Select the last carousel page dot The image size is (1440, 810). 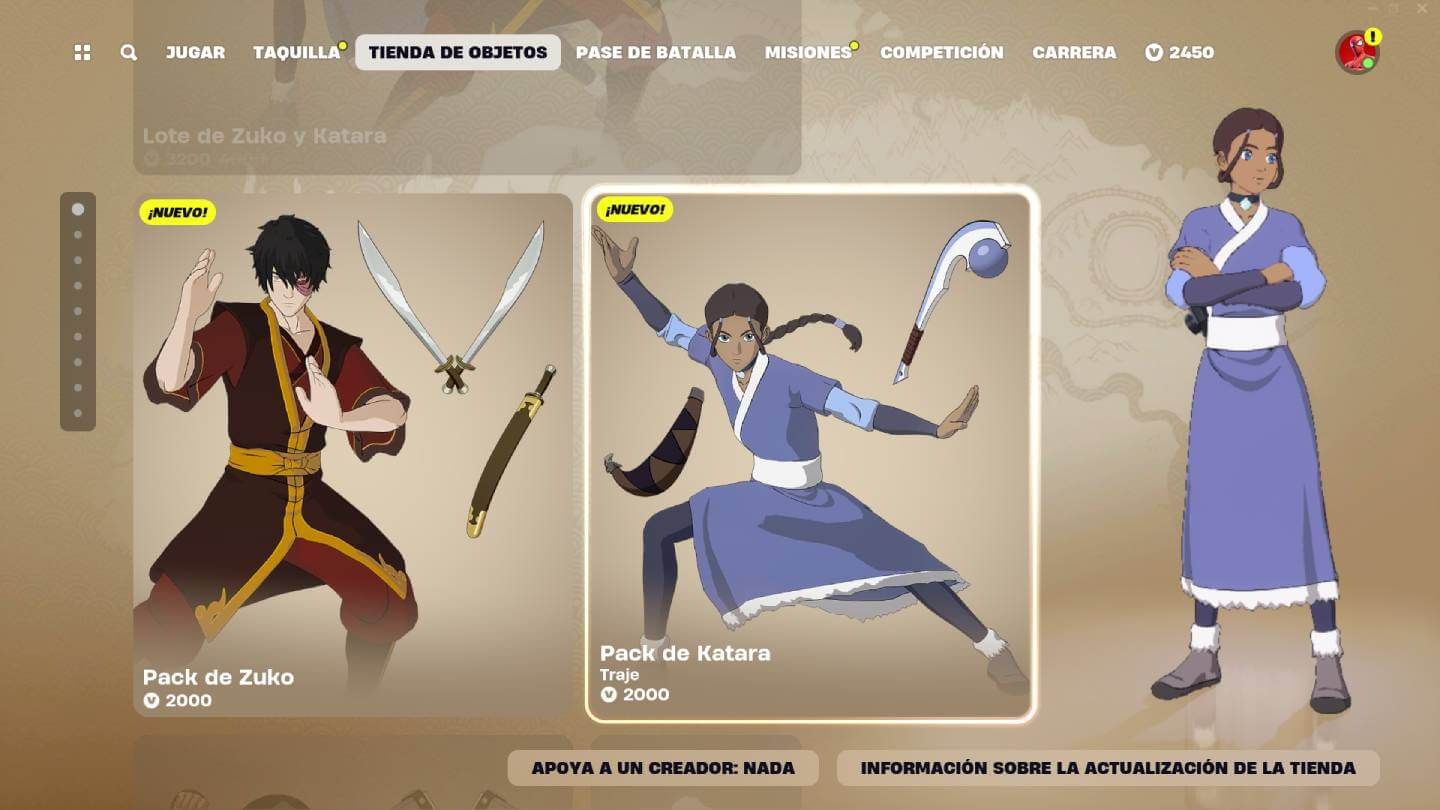click(x=78, y=411)
